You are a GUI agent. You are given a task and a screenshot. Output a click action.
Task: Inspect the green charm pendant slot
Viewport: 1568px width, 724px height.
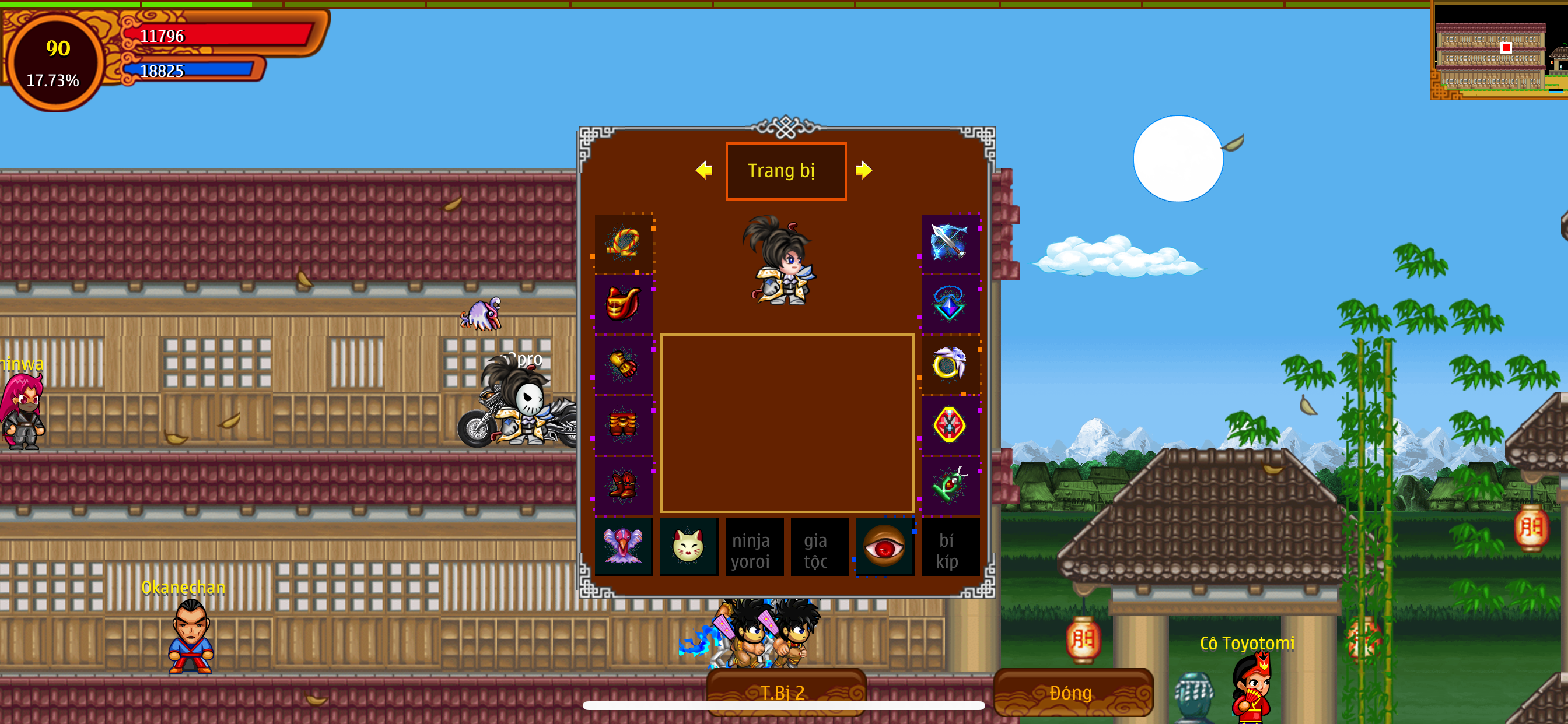950,486
